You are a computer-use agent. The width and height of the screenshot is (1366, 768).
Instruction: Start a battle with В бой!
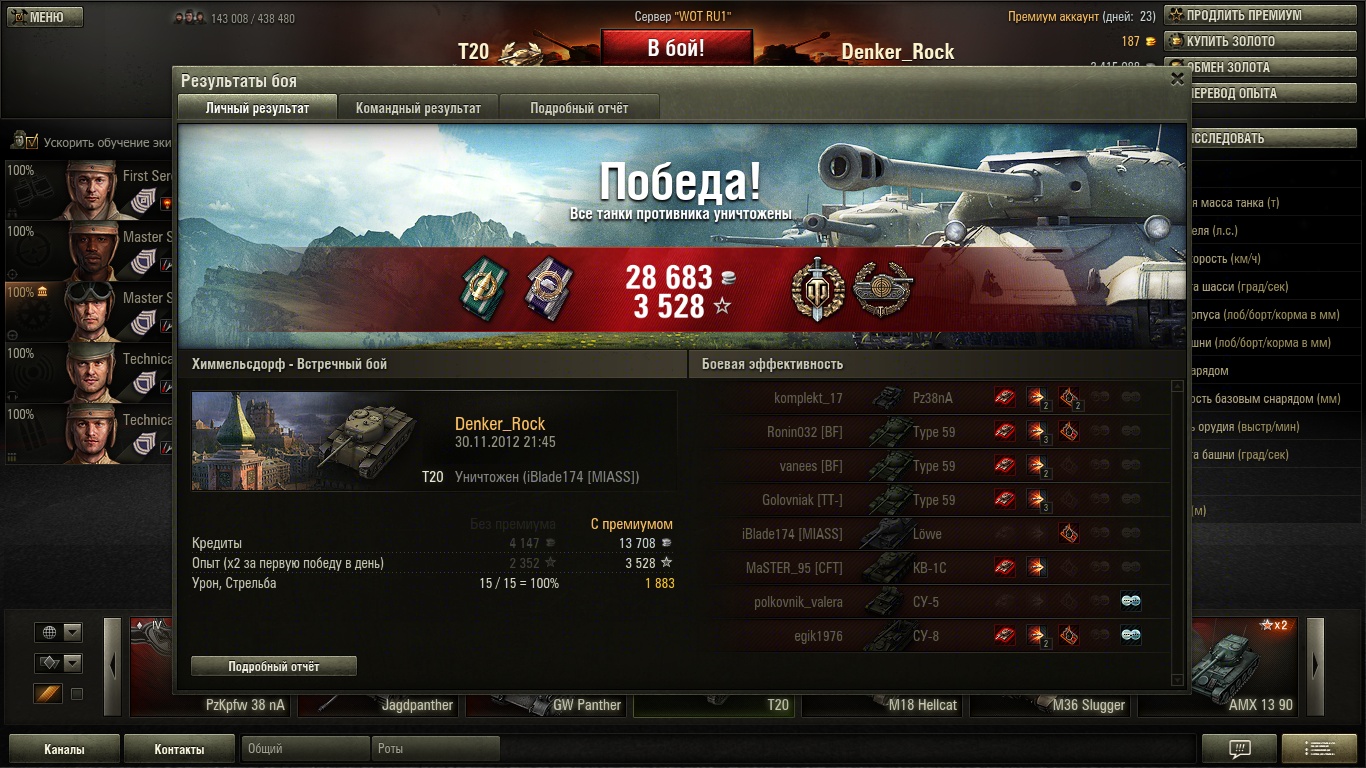point(676,48)
